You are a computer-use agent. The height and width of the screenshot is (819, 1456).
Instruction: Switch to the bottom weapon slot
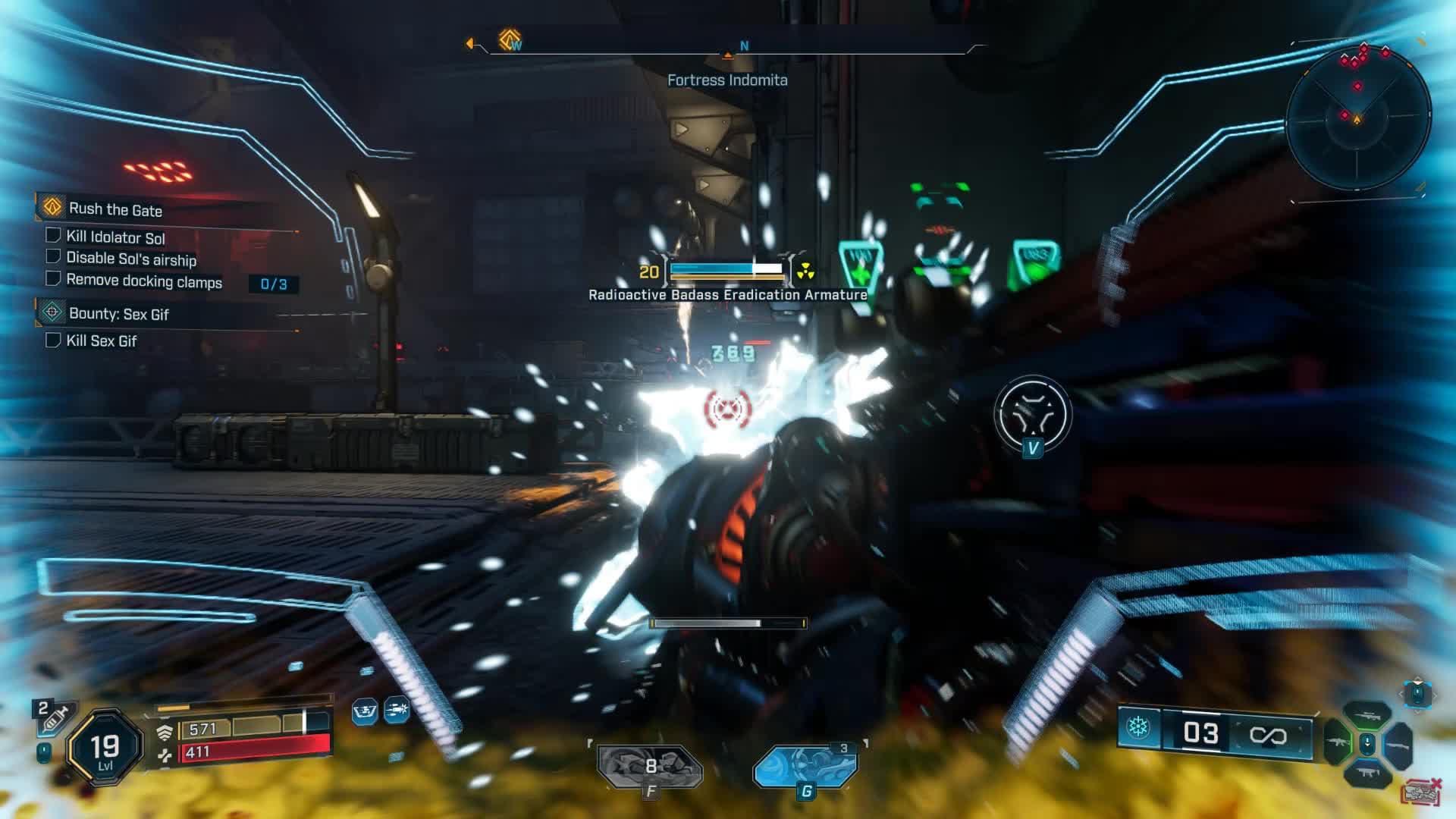click(1367, 772)
